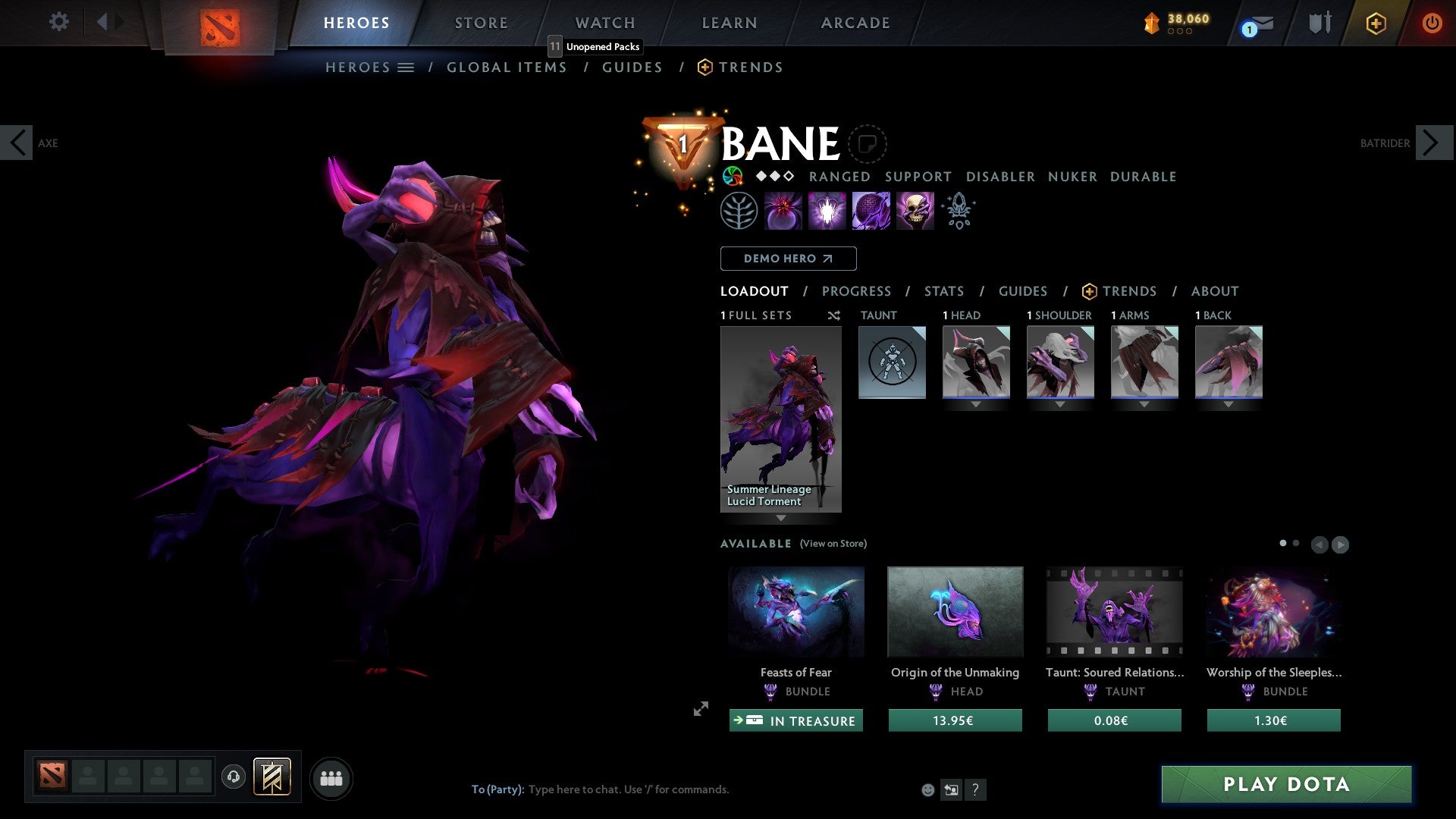Image resolution: width=1456 pixels, height=819 pixels.
Task: Select the second page dot under Available
Action: click(x=1295, y=543)
